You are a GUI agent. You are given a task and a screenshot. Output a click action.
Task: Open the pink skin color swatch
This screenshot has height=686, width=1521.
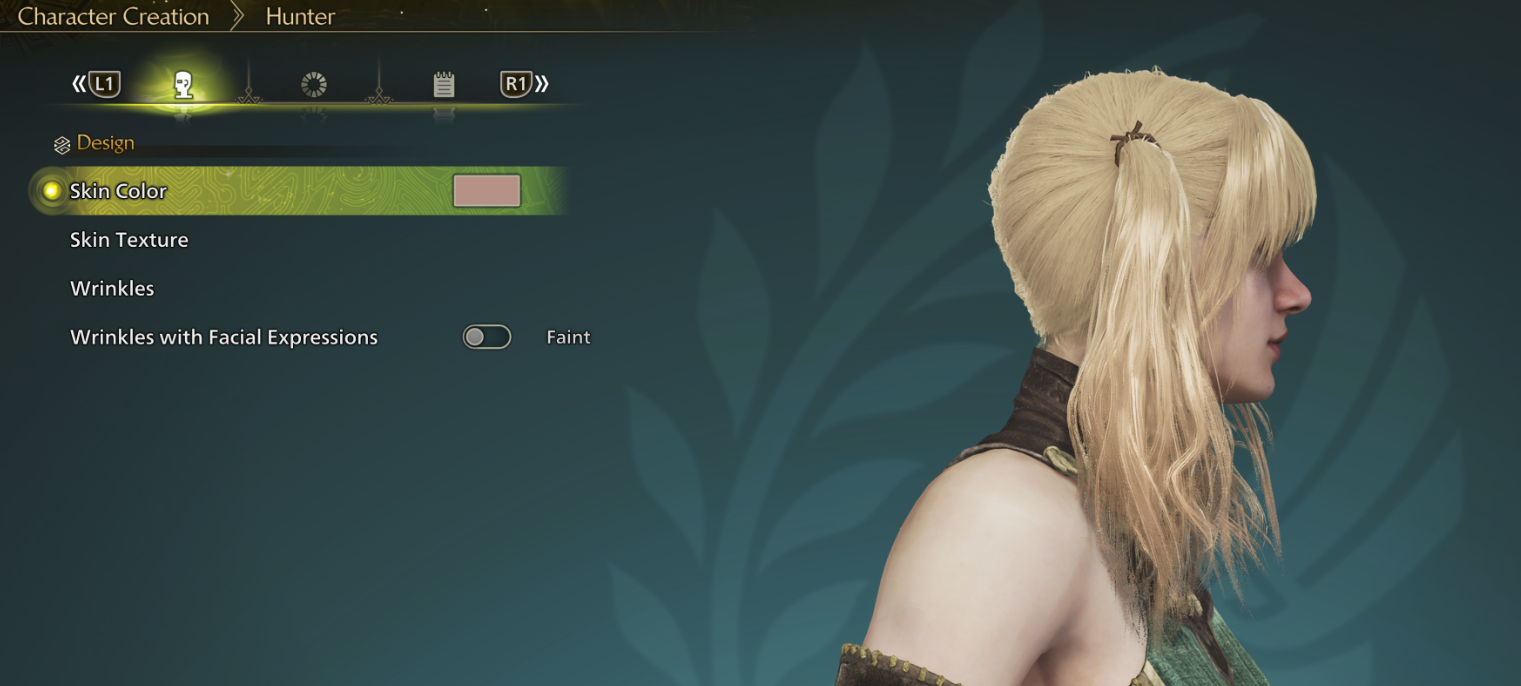pyautogui.click(x=487, y=191)
